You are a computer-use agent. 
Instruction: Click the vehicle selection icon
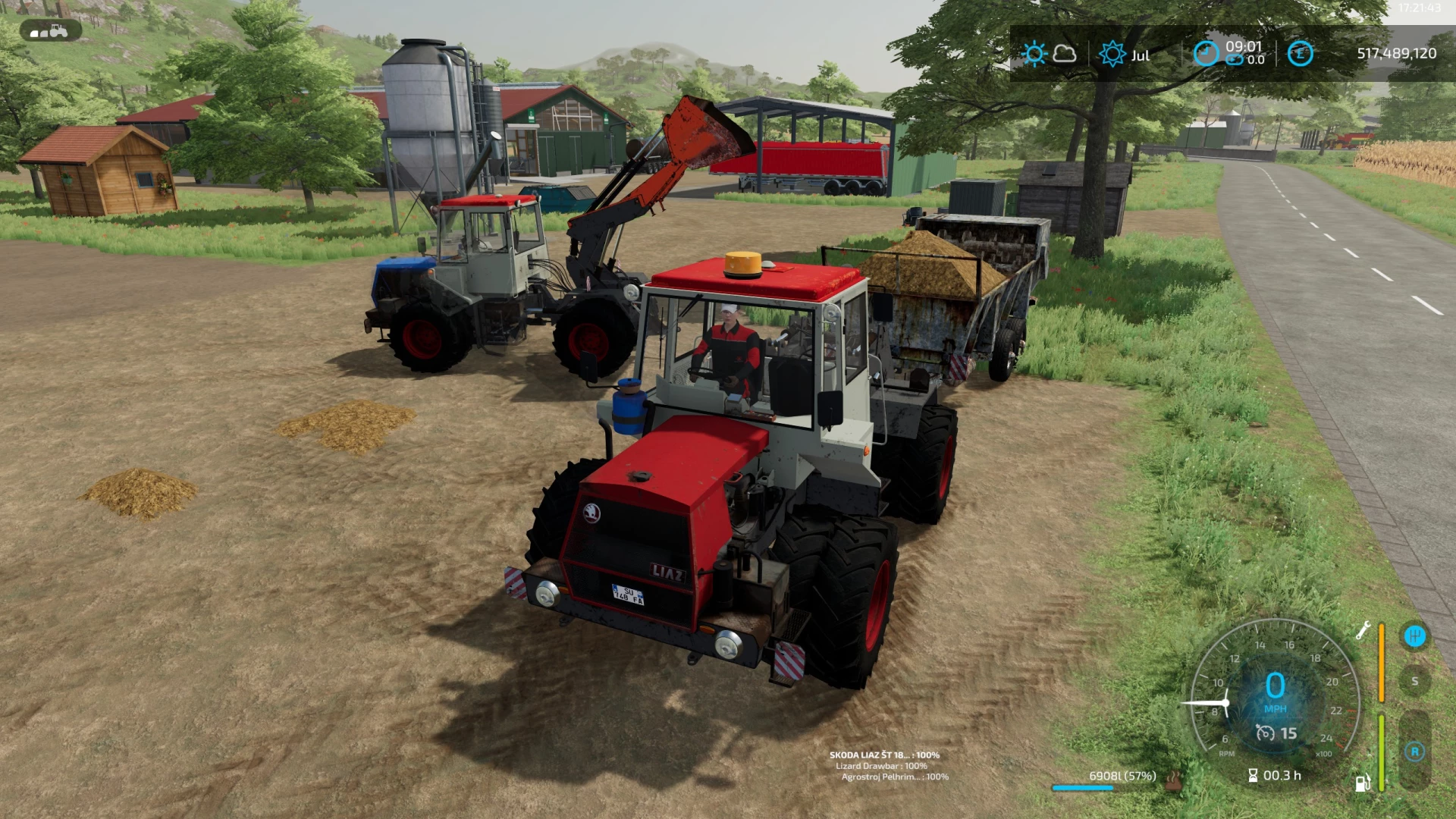(x=51, y=30)
